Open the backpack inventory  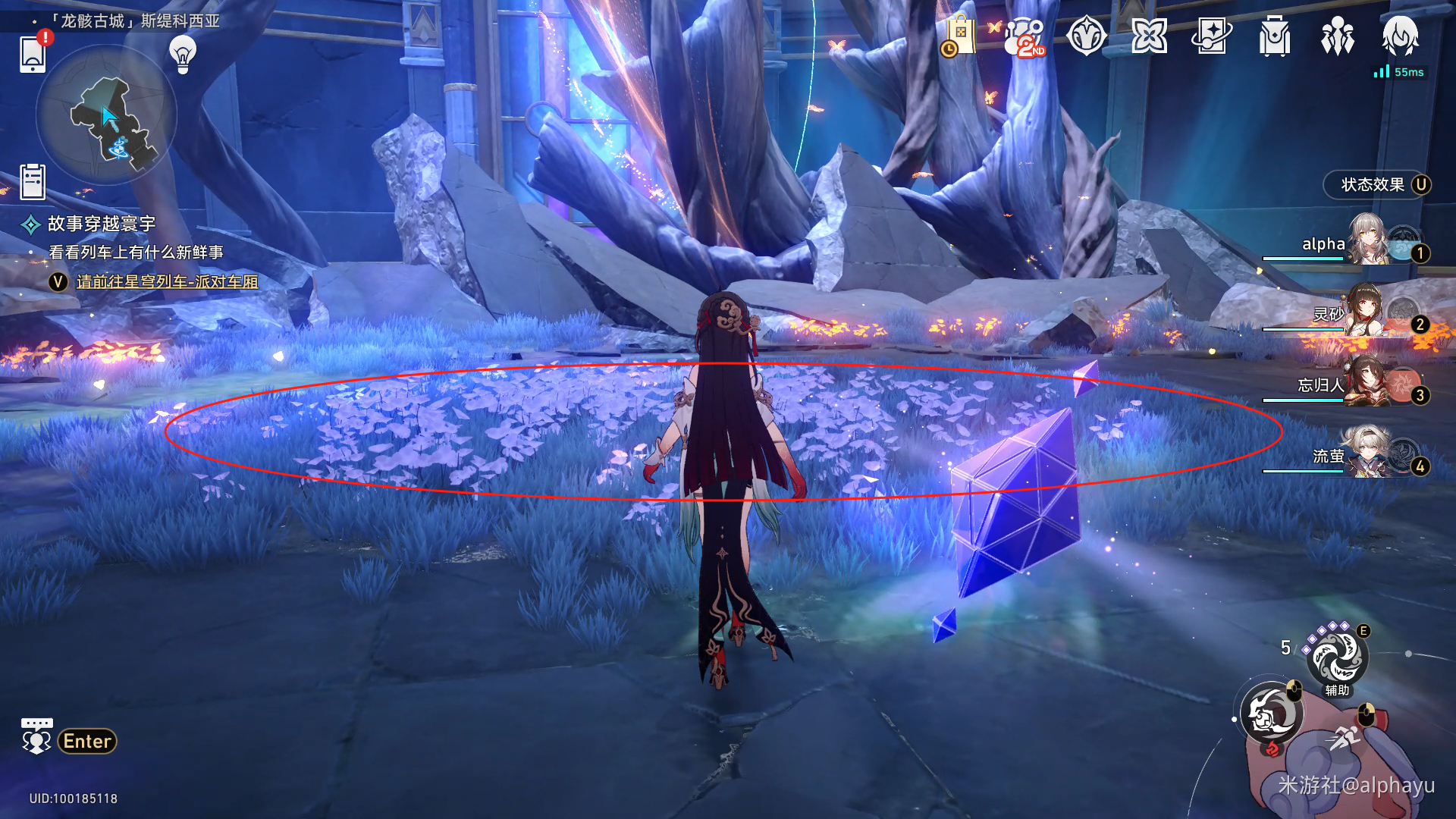point(1275,36)
